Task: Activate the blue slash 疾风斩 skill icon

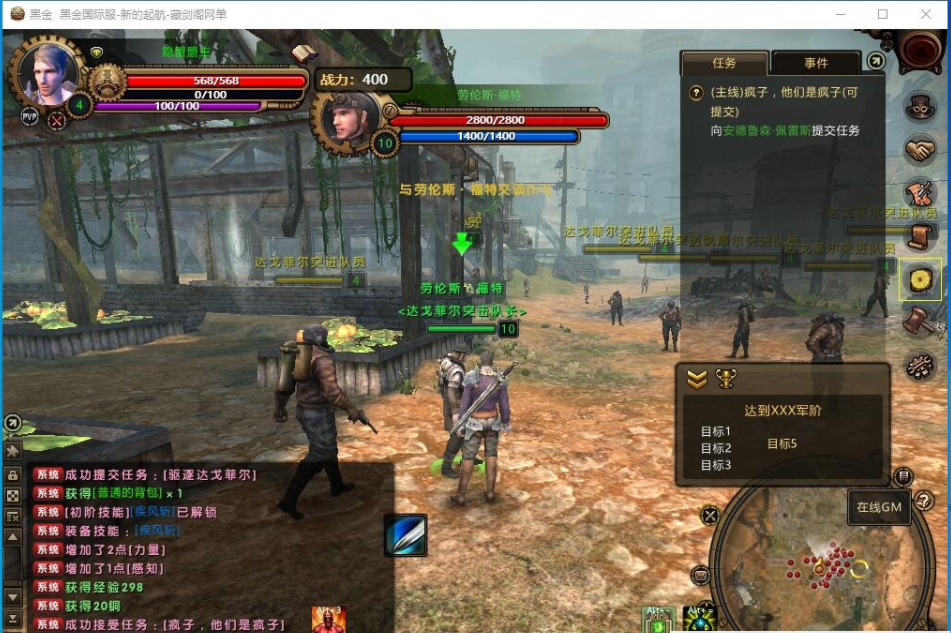Action: (405, 535)
